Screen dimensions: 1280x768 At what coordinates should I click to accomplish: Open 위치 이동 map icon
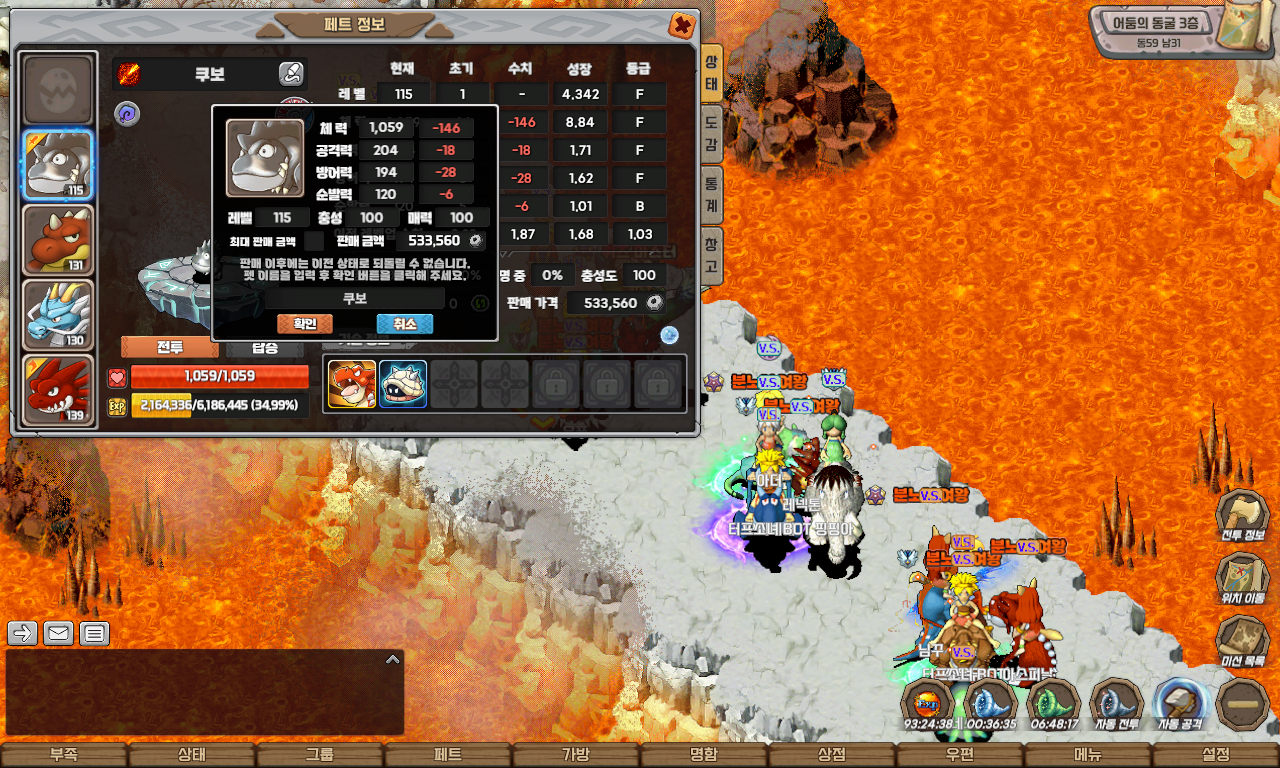tap(1242, 577)
